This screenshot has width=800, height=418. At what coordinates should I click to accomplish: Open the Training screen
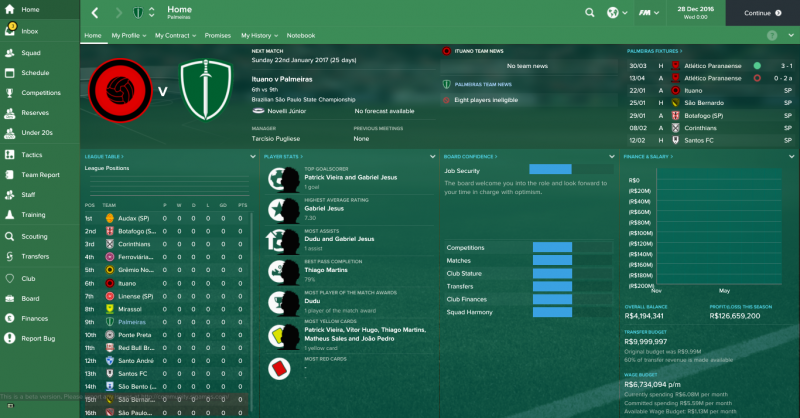[x=33, y=215]
